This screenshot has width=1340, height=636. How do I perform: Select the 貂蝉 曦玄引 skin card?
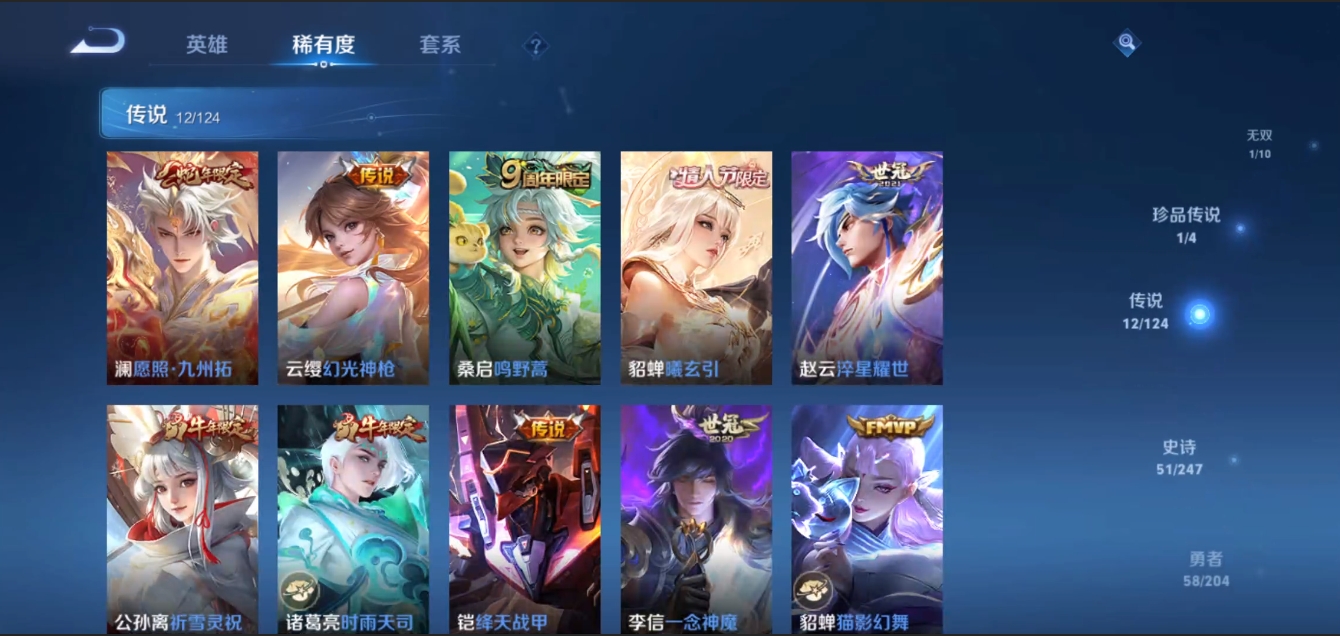[696, 268]
